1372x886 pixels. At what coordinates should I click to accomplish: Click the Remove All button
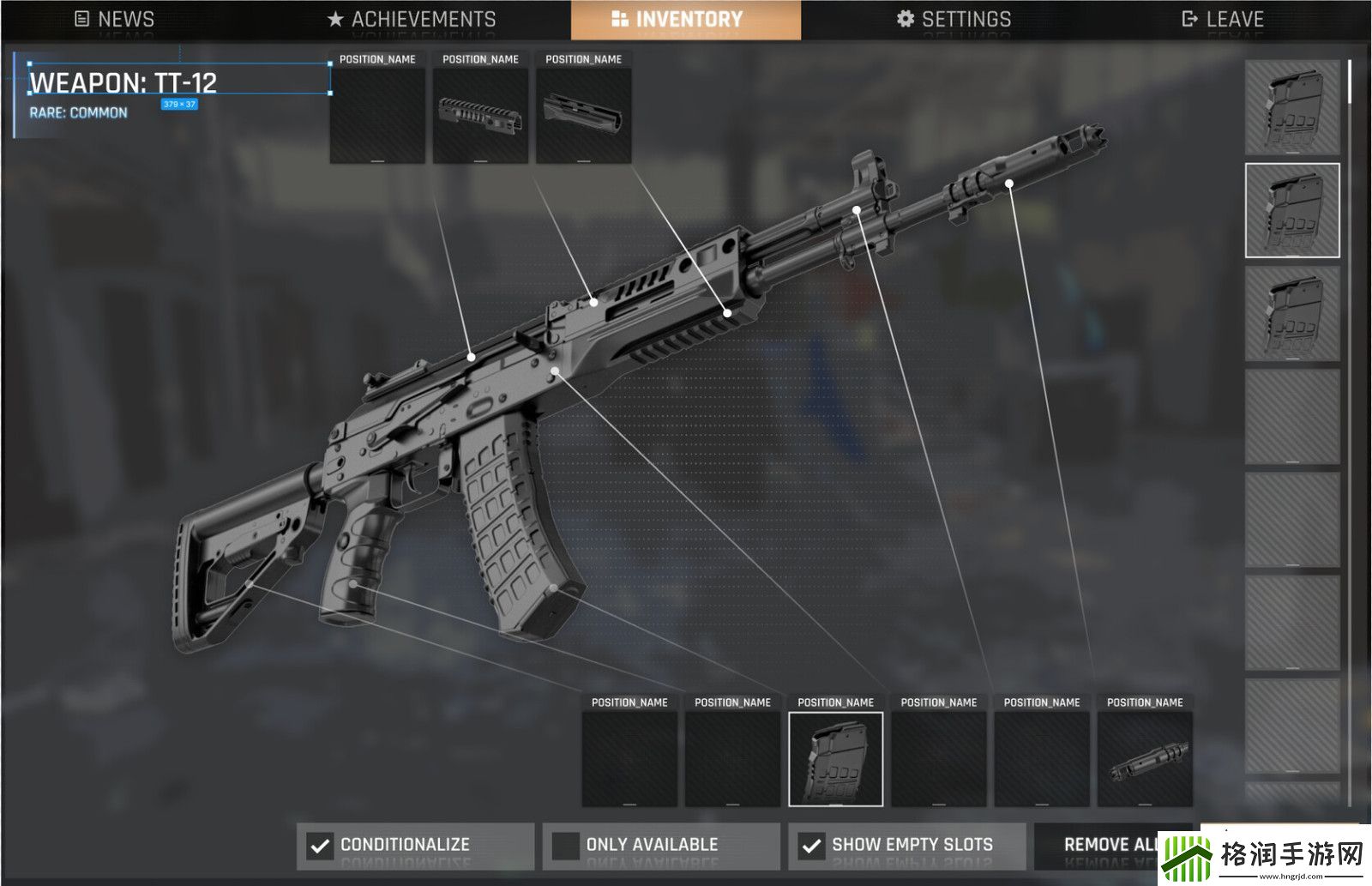pyautogui.click(x=1110, y=845)
